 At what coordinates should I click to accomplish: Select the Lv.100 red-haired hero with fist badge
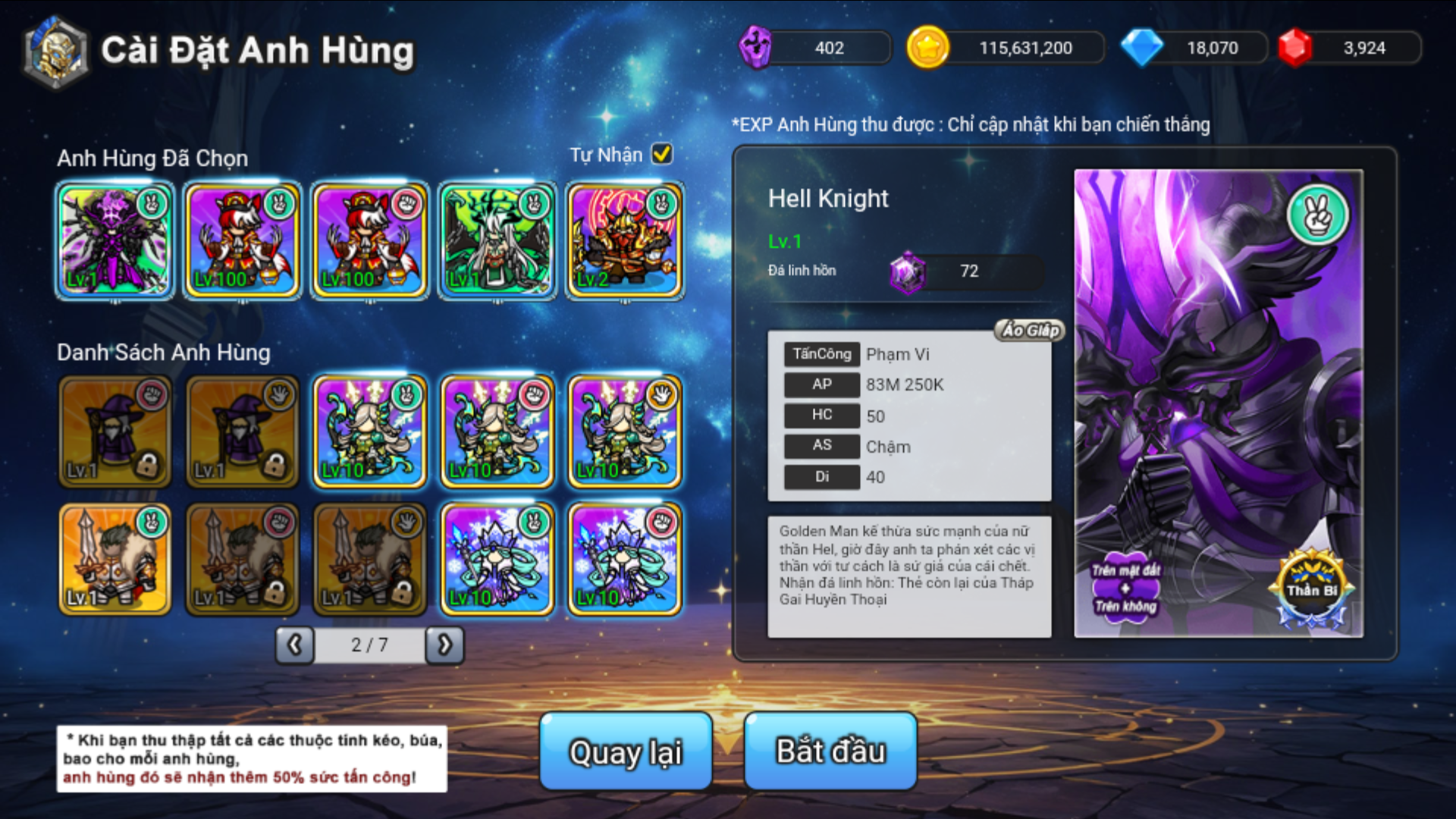369,241
